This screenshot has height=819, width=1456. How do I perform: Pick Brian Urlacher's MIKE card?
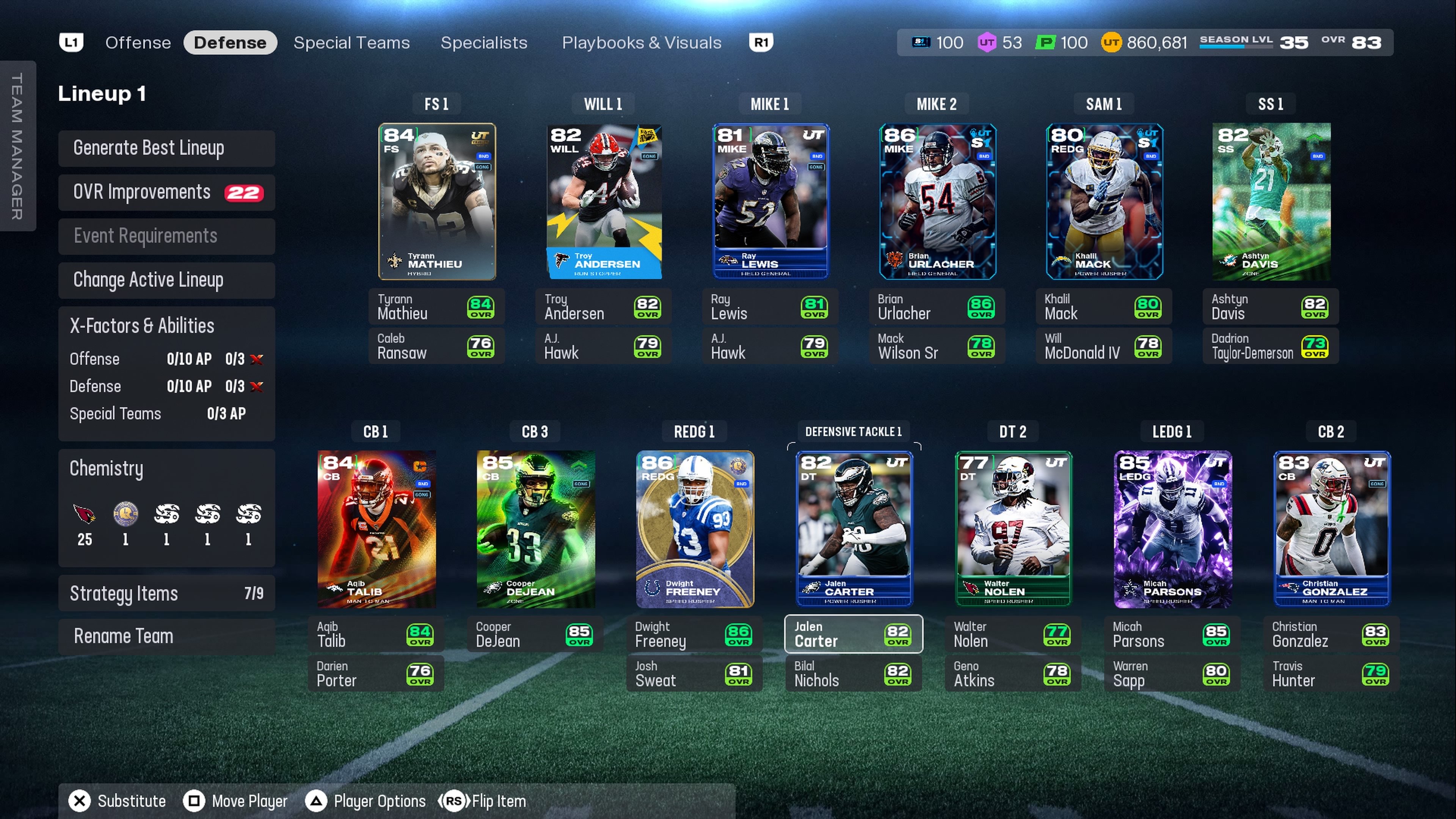pos(937,201)
